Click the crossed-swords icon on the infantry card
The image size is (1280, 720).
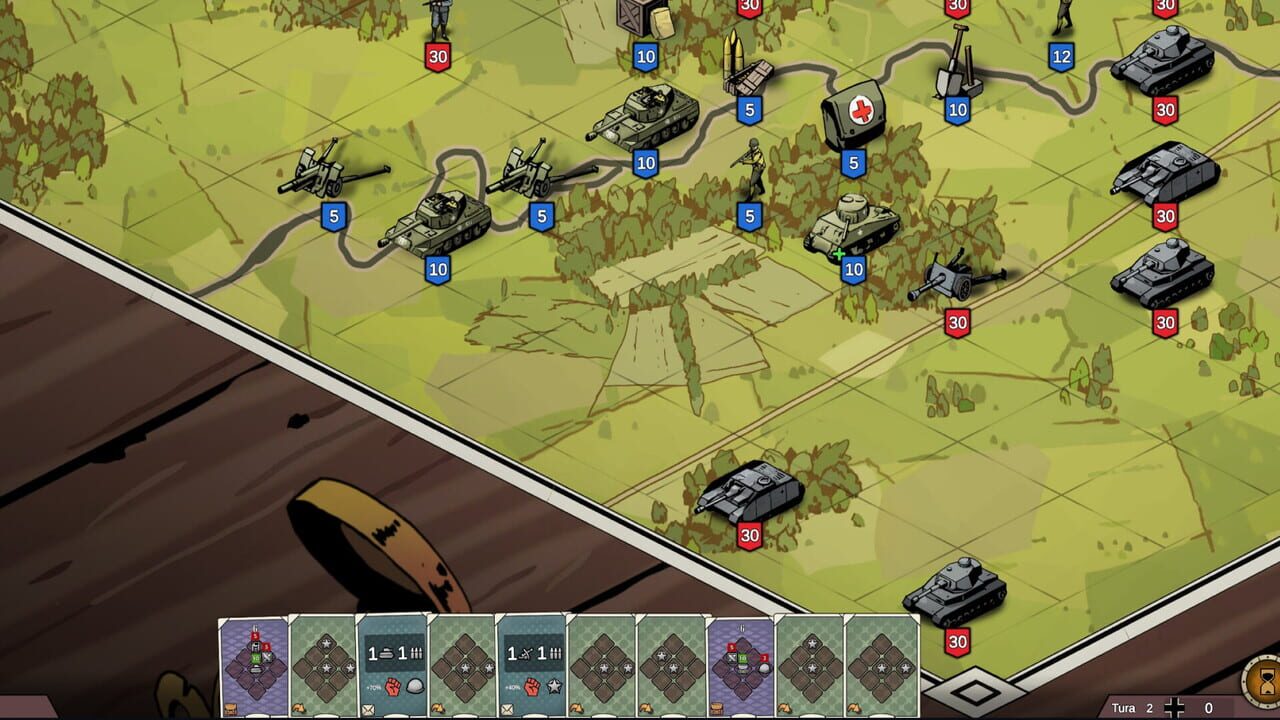[526, 651]
